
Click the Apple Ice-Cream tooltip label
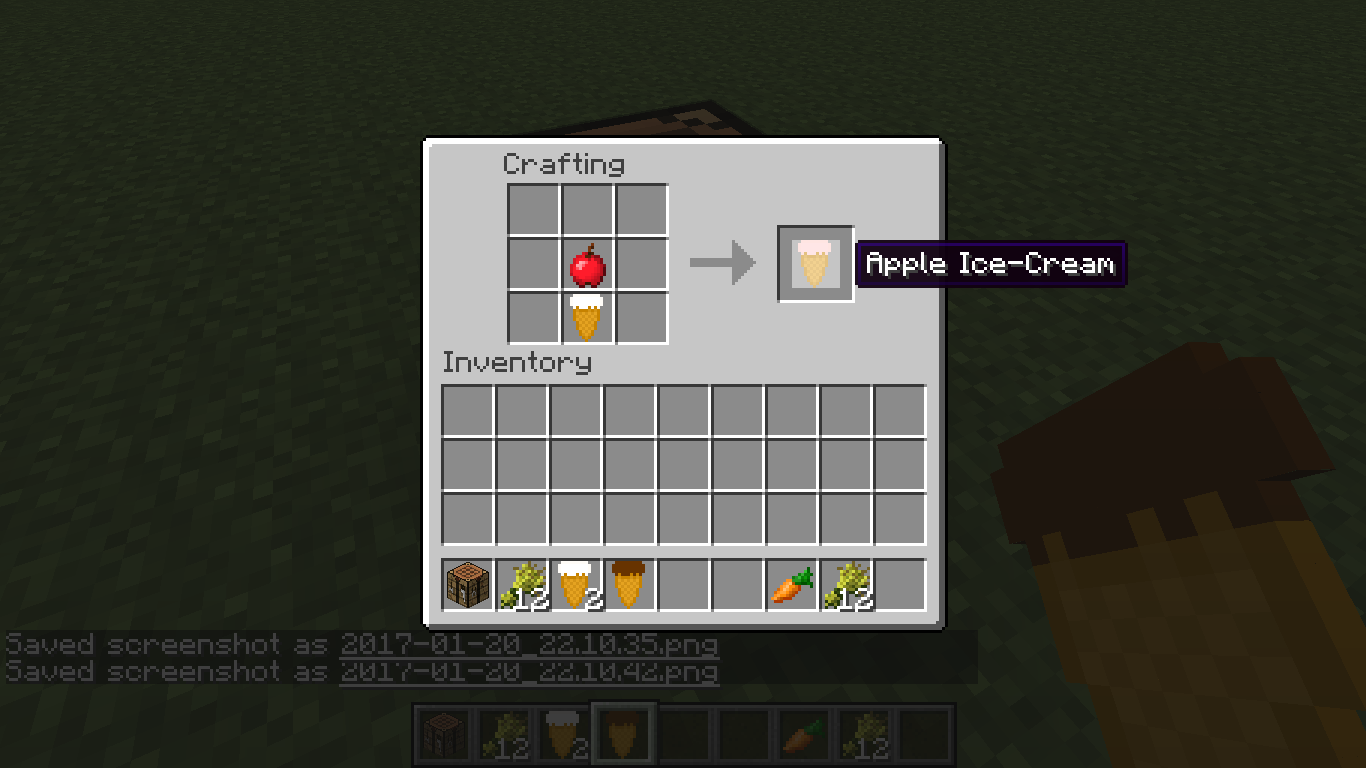(x=990, y=264)
